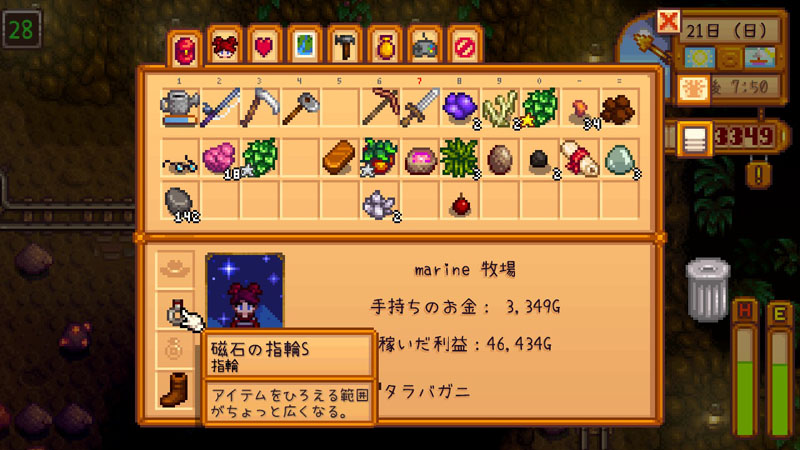Pick the purple amethyst stack
Screen dimensions: 800x450
(460, 107)
